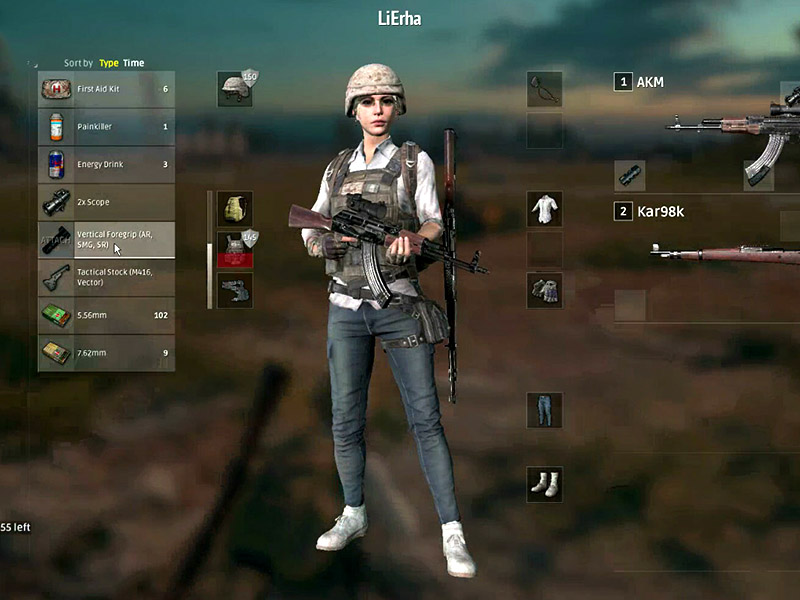
Task: Click the white shirt clothing slot
Action: tap(544, 209)
